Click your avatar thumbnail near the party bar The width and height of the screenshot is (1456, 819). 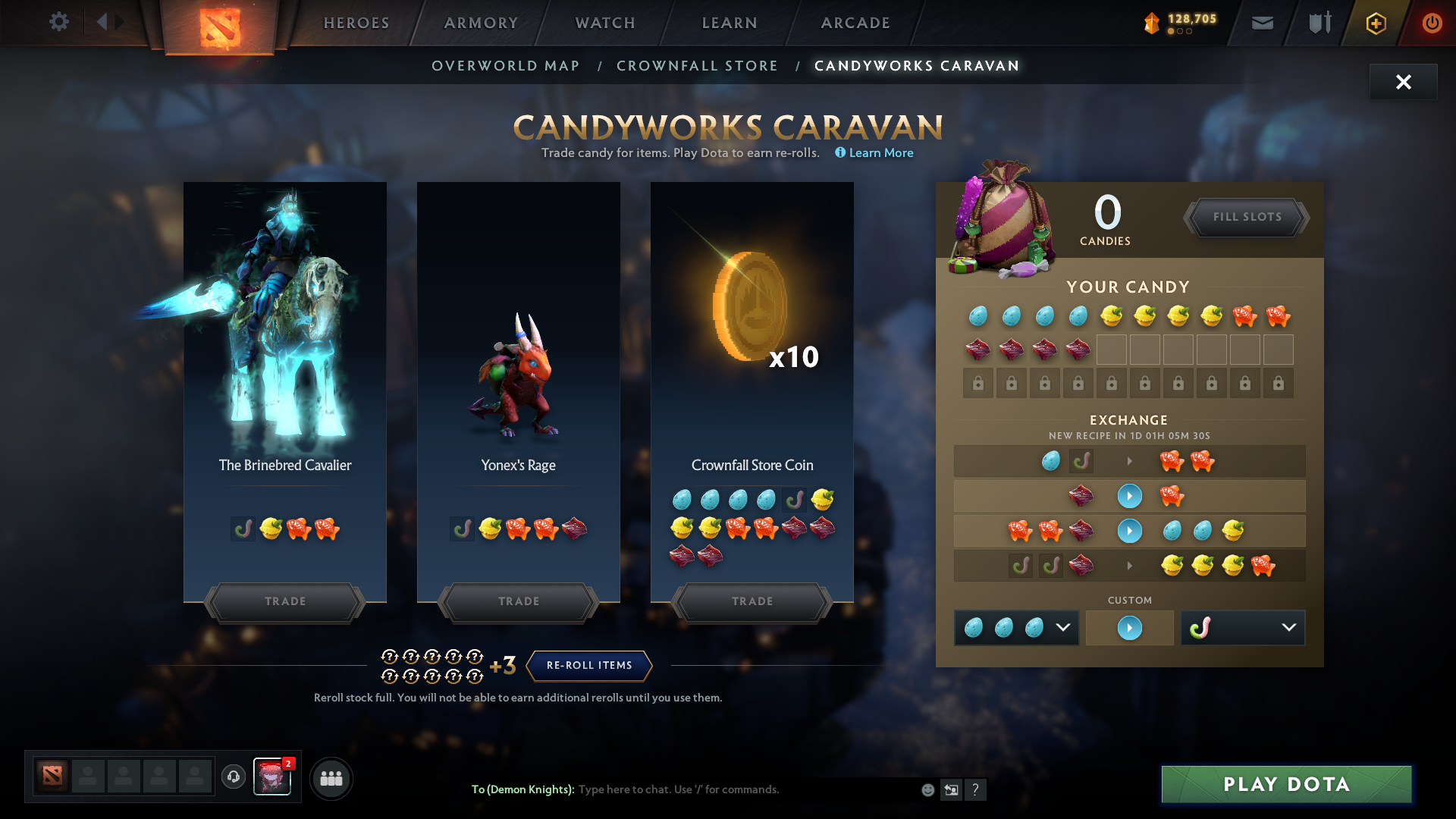tap(272, 778)
